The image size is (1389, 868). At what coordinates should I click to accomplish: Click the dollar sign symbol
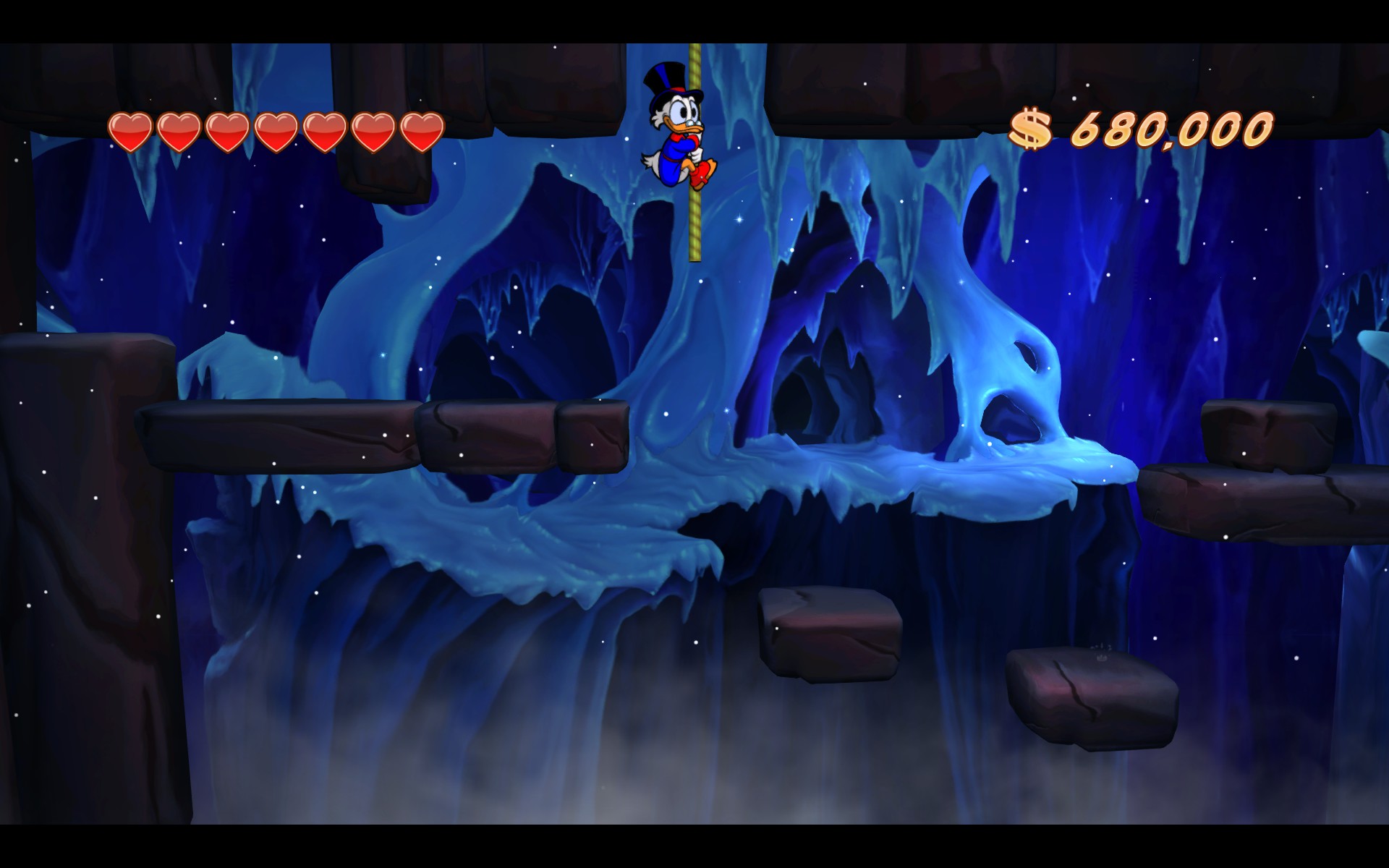(1032, 127)
